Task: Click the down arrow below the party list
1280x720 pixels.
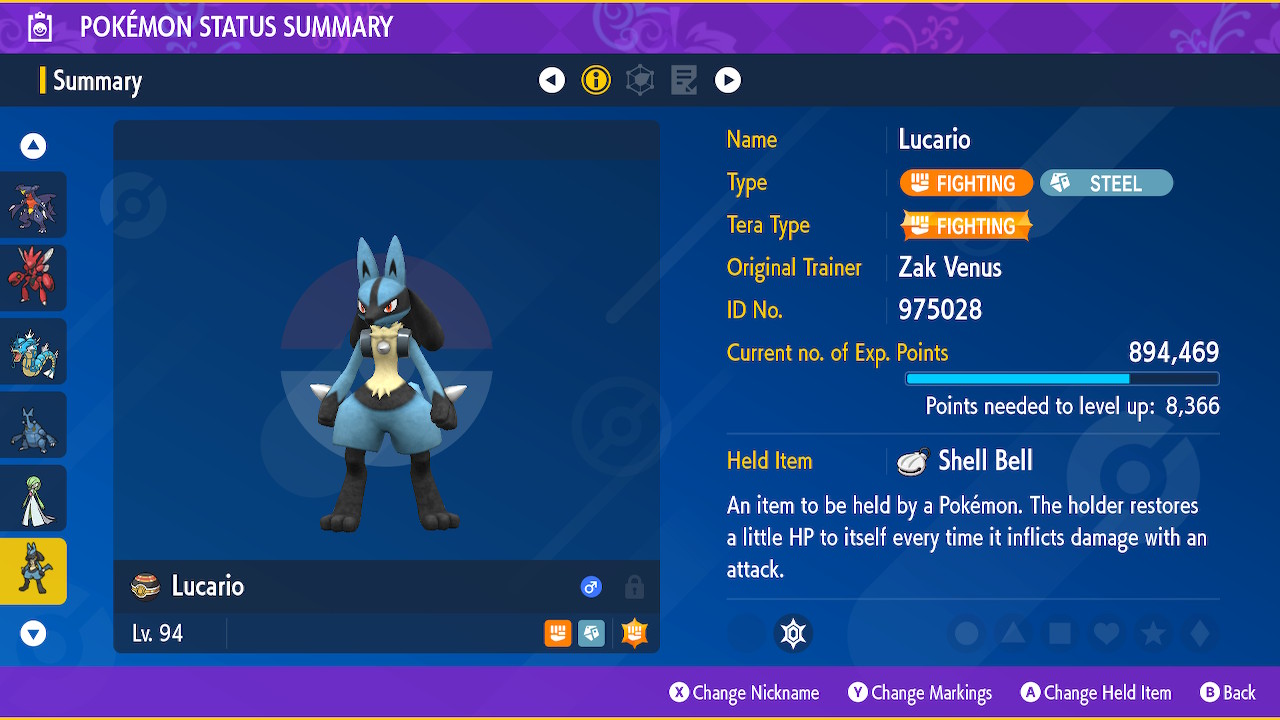Action: pyautogui.click(x=32, y=633)
